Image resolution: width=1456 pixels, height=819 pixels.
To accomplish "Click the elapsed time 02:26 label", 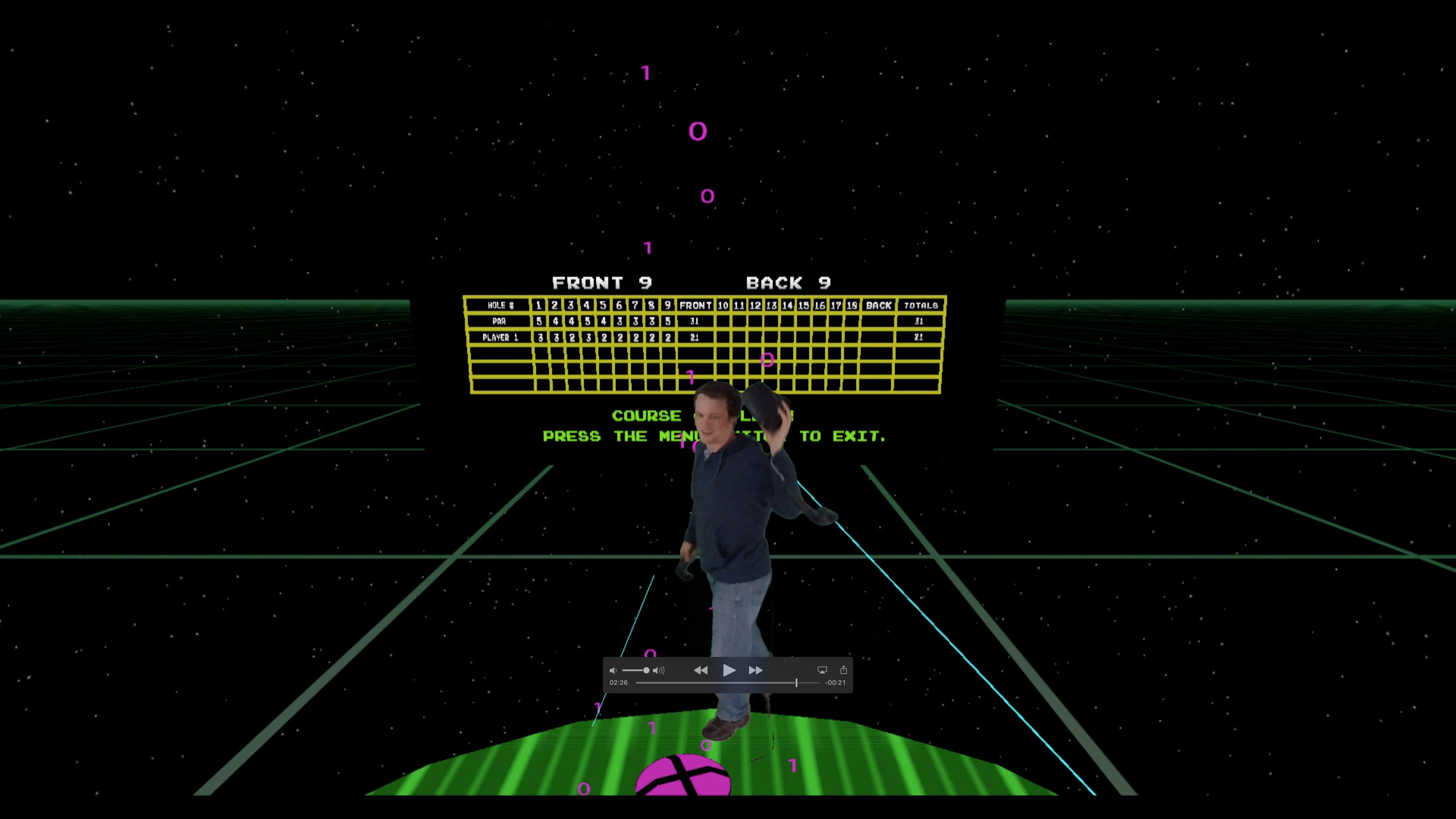I will (x=618, y=682).
